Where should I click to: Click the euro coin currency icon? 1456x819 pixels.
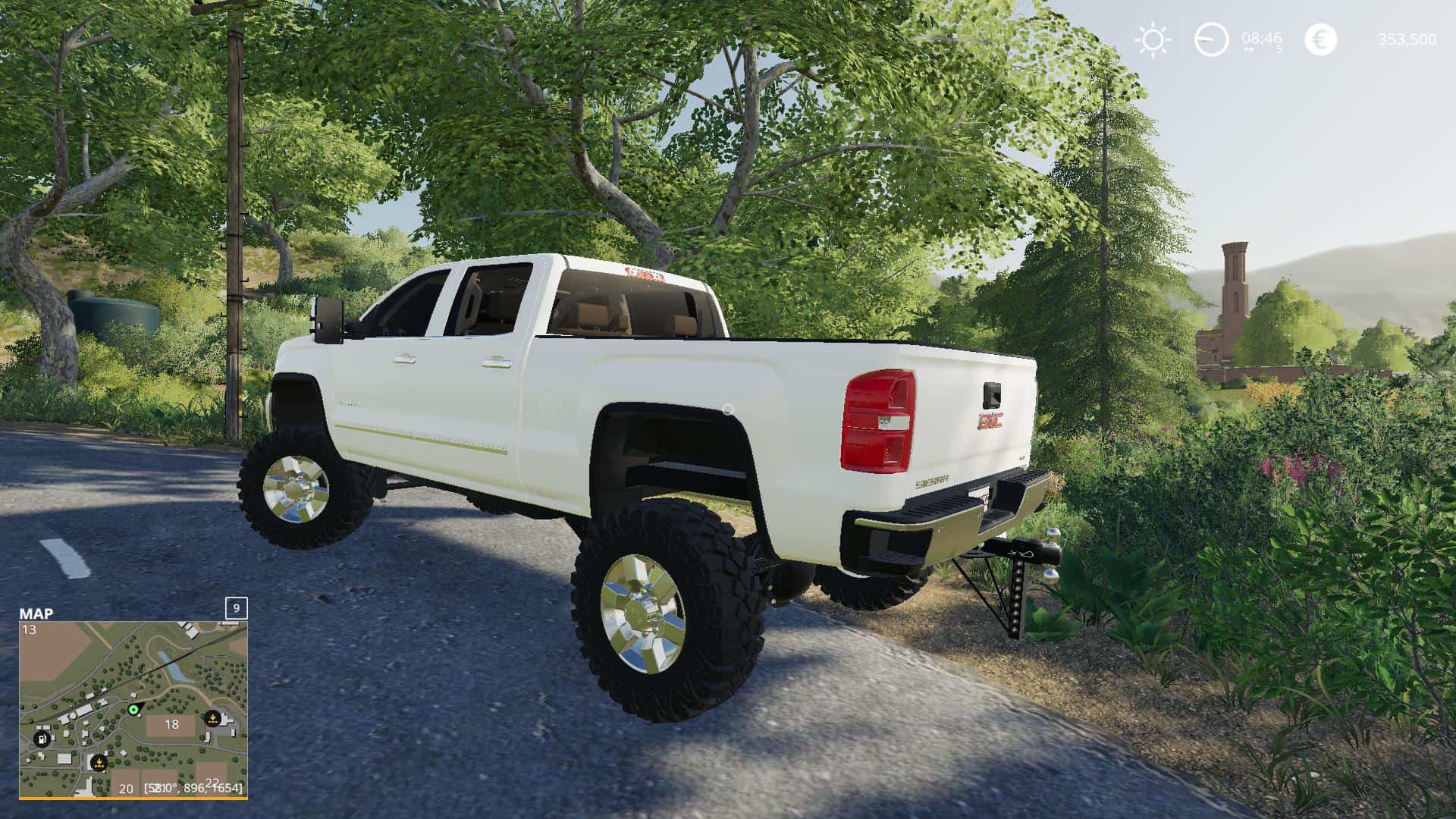(x=1320, y=38)
